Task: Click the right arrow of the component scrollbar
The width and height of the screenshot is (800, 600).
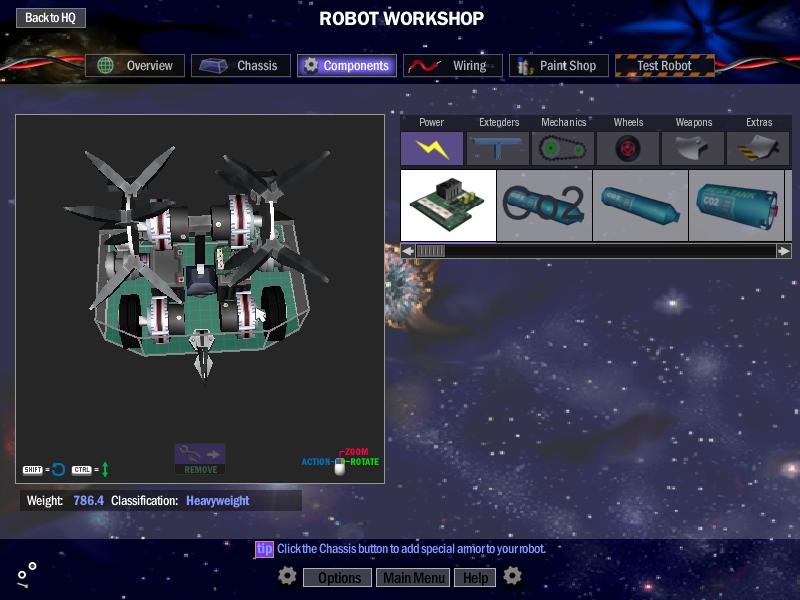Action: tap(784, 251)
